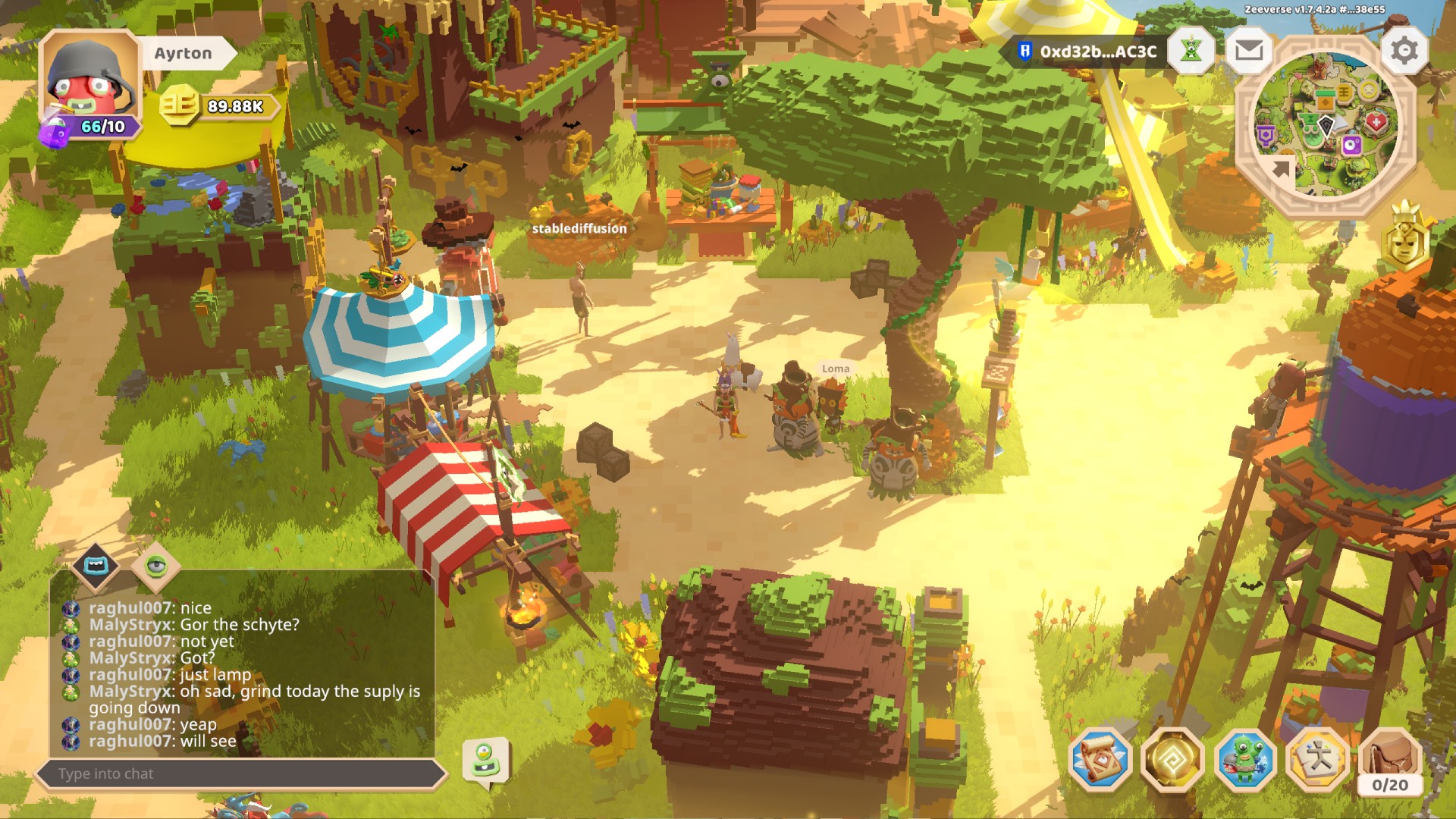Viewport: 1456px width, 819px height.
Task: Open the winged scroll quest icon
Action: [1100, 760]
